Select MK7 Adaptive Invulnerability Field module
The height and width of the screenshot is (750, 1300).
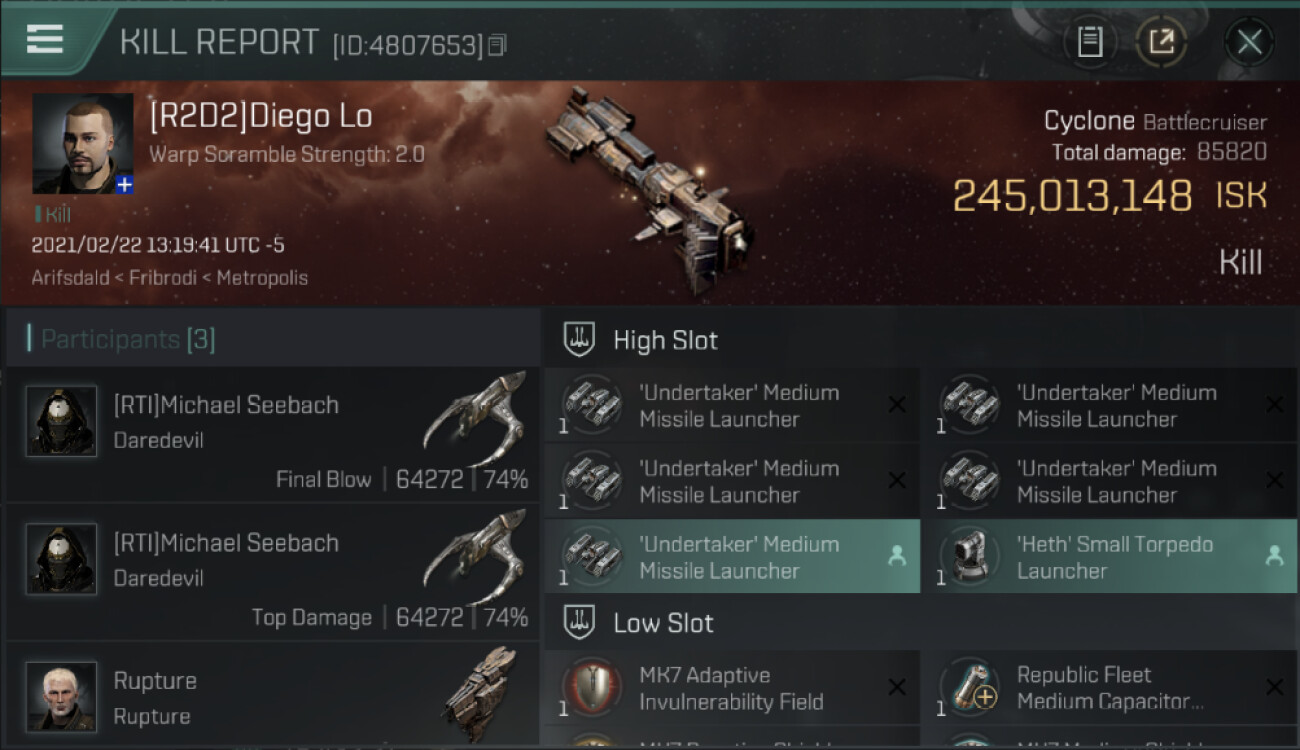point(731,688)
